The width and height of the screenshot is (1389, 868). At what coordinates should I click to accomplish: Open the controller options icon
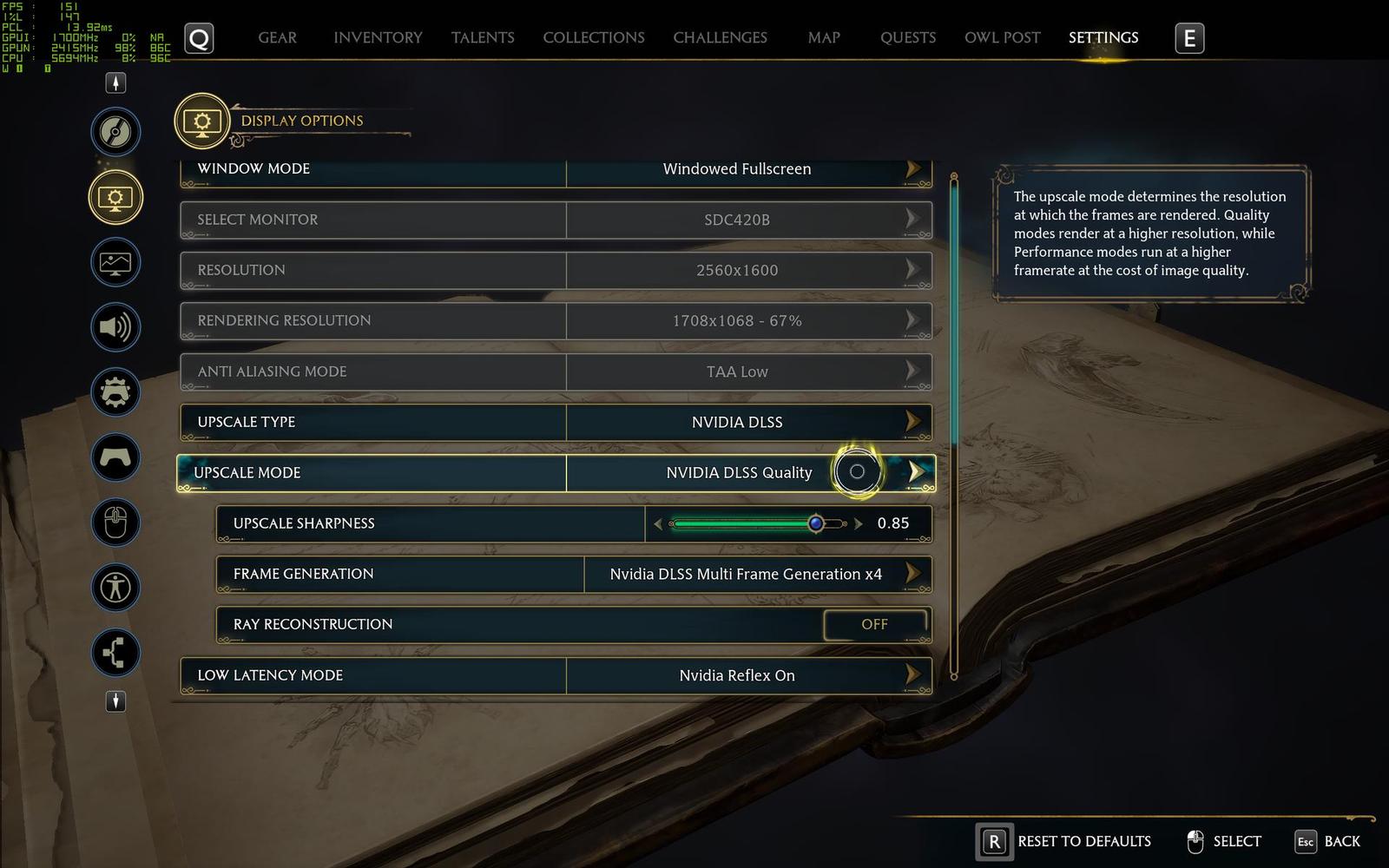[x=115, y=457]
